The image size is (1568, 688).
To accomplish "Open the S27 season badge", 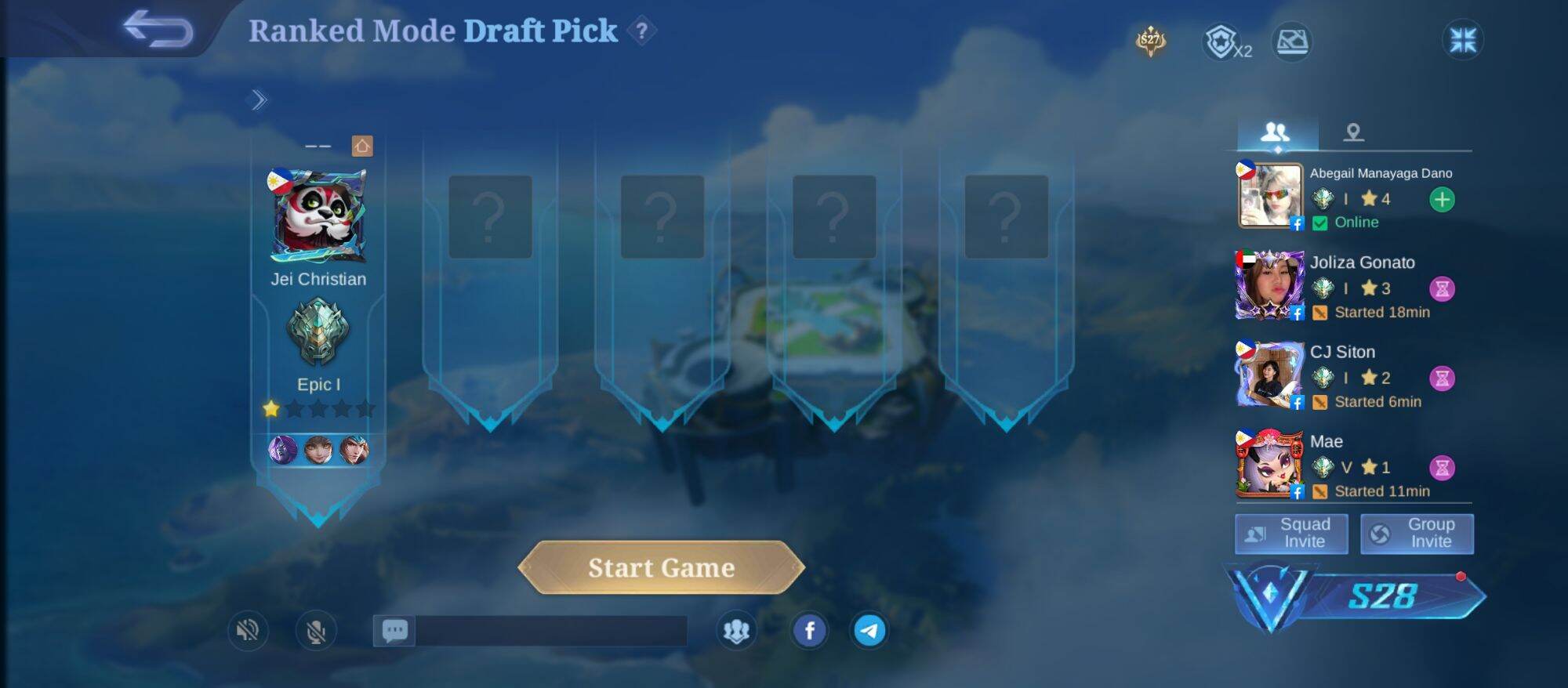I will (x=1150, y=41).
